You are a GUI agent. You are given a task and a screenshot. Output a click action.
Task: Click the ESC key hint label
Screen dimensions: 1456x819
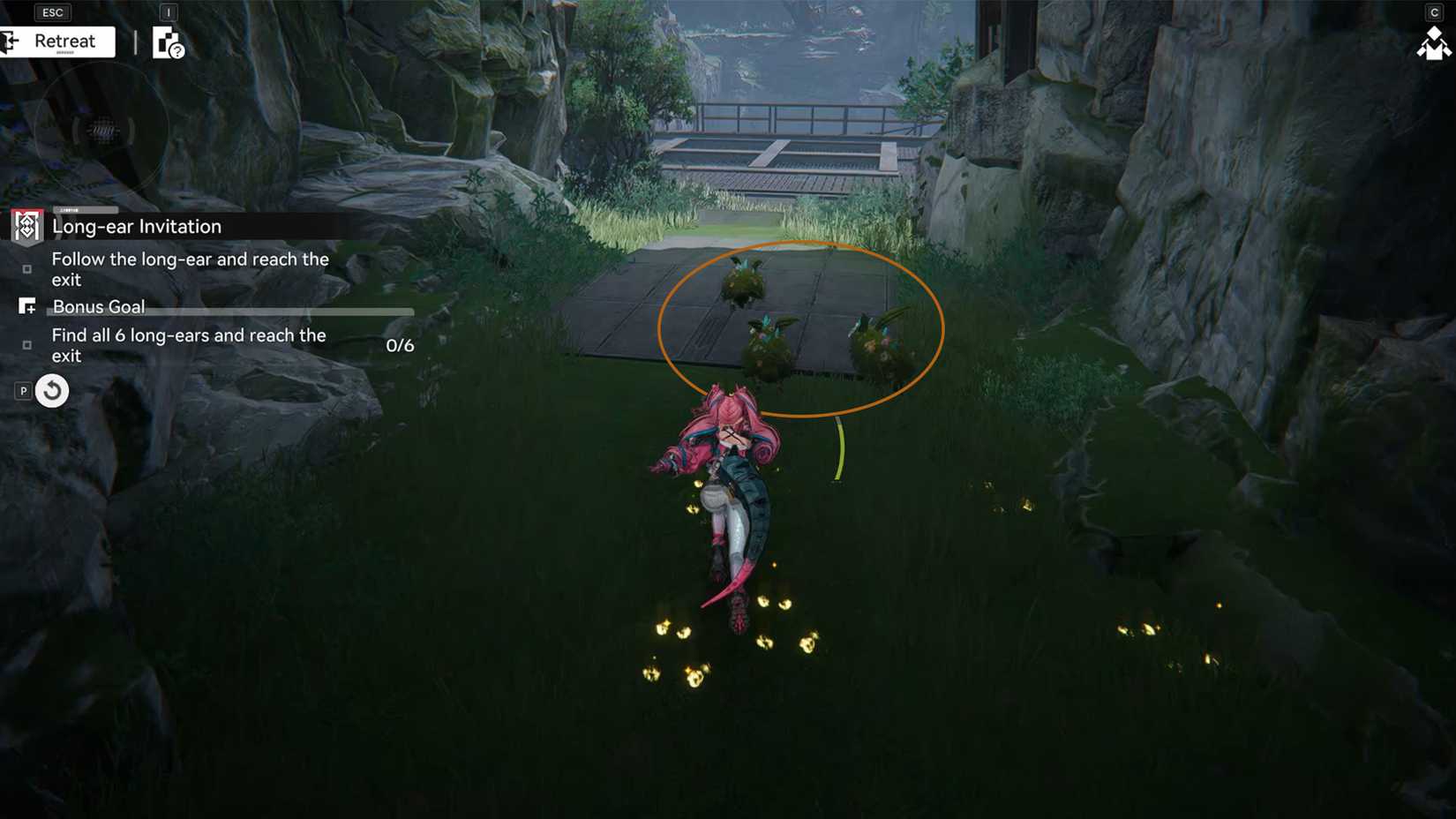point(52,12)
